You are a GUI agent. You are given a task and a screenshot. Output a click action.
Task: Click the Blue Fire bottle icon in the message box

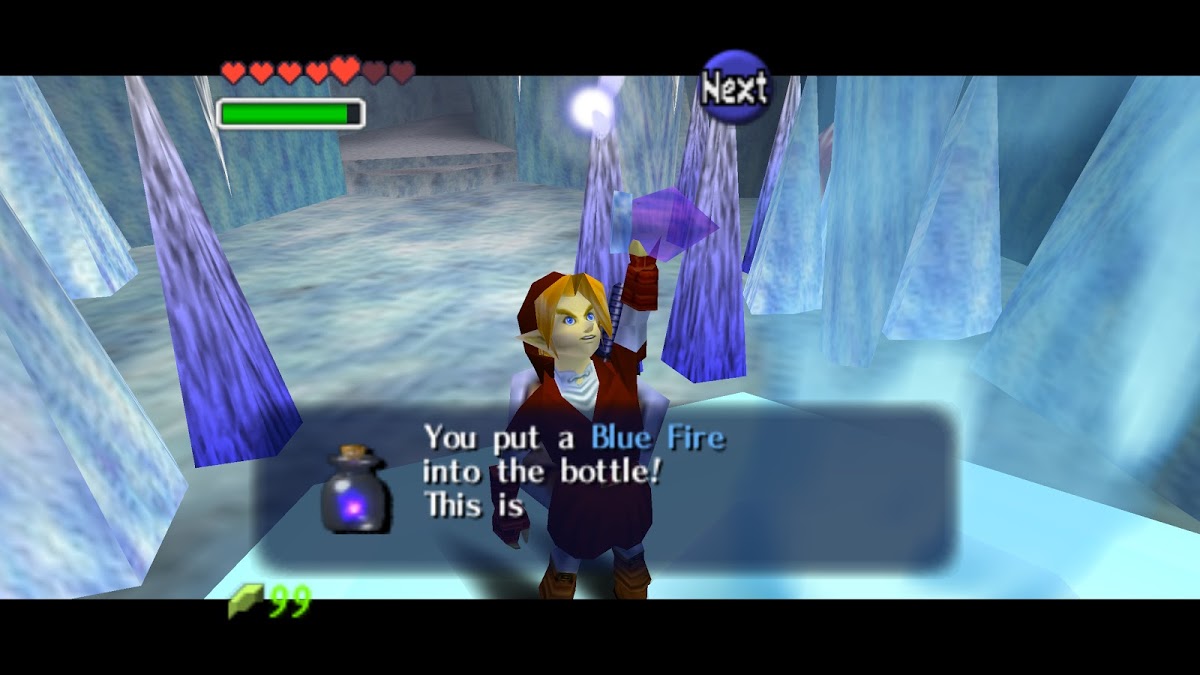tap(354, 490)
